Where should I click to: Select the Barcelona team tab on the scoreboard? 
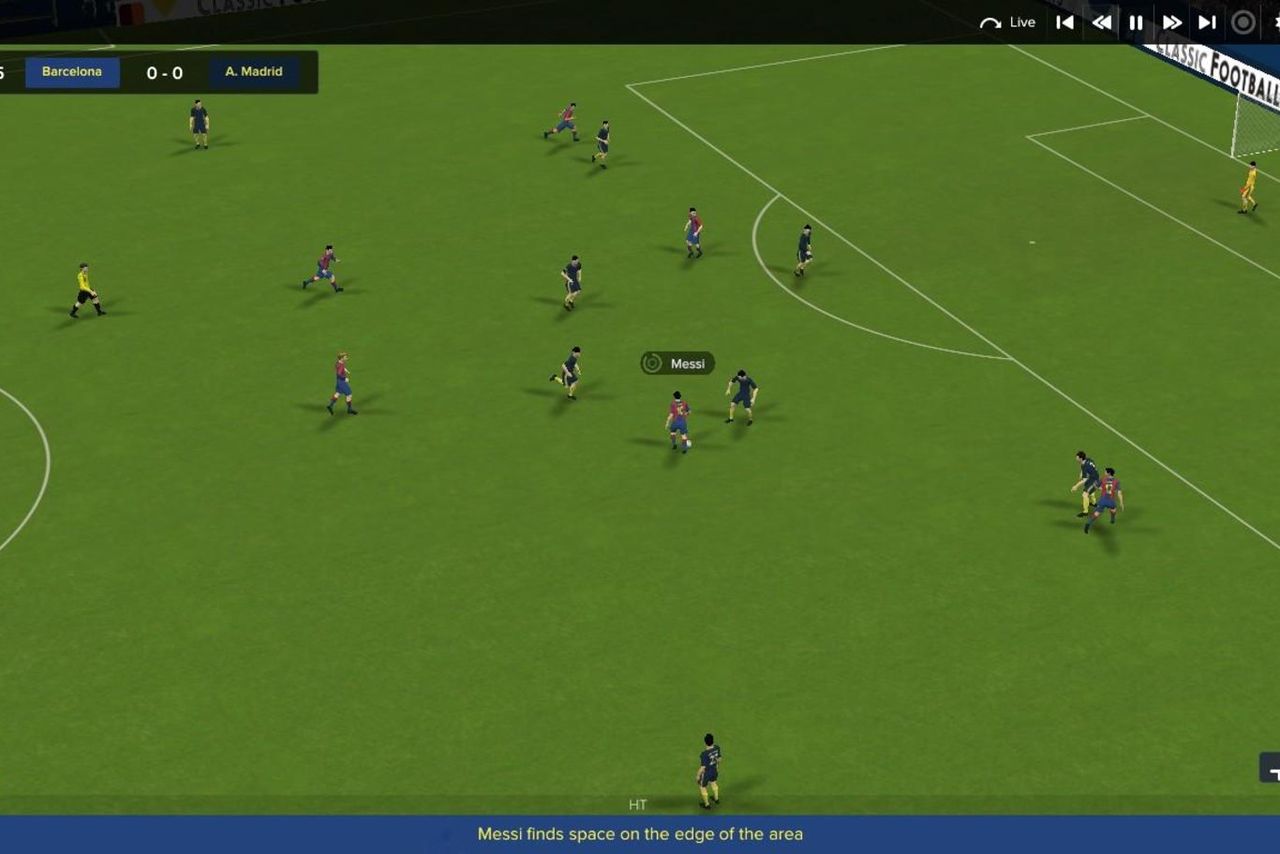click(72, 71)
